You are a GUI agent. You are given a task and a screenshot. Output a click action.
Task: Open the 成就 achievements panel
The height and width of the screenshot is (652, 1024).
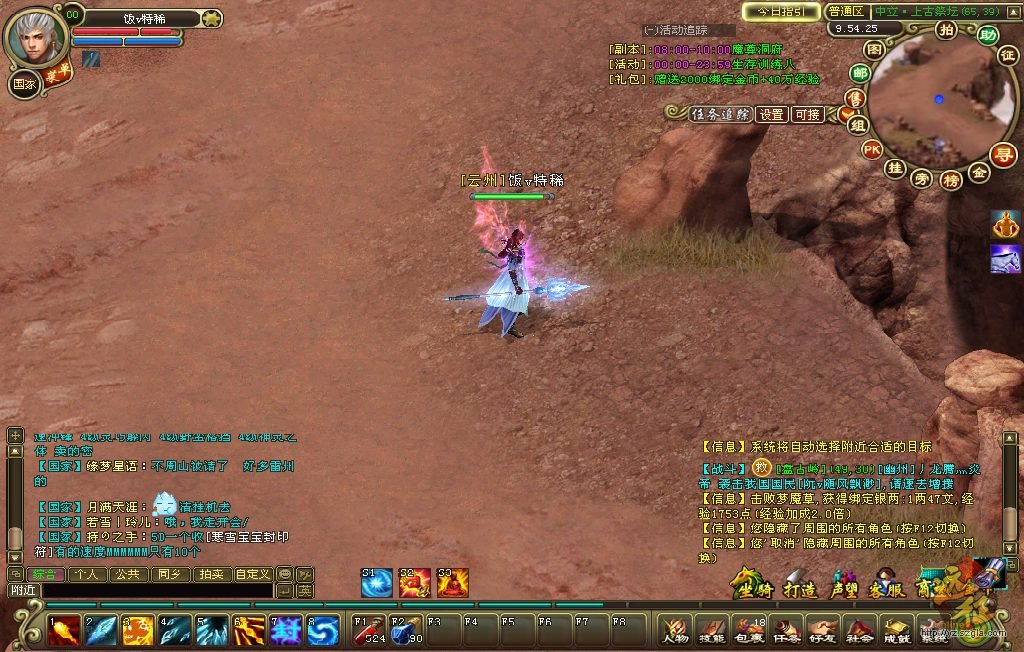(x=896, y=630)
